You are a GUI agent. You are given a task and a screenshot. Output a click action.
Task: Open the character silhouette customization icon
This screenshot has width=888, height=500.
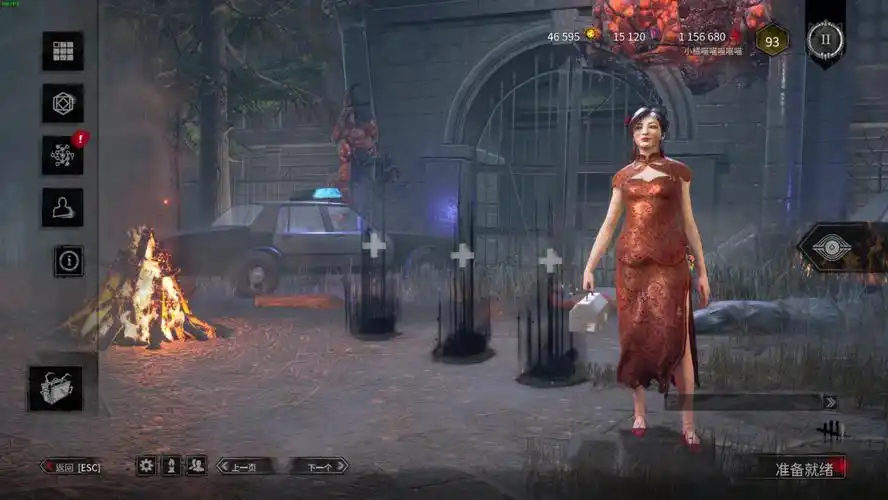pos(62,207)
